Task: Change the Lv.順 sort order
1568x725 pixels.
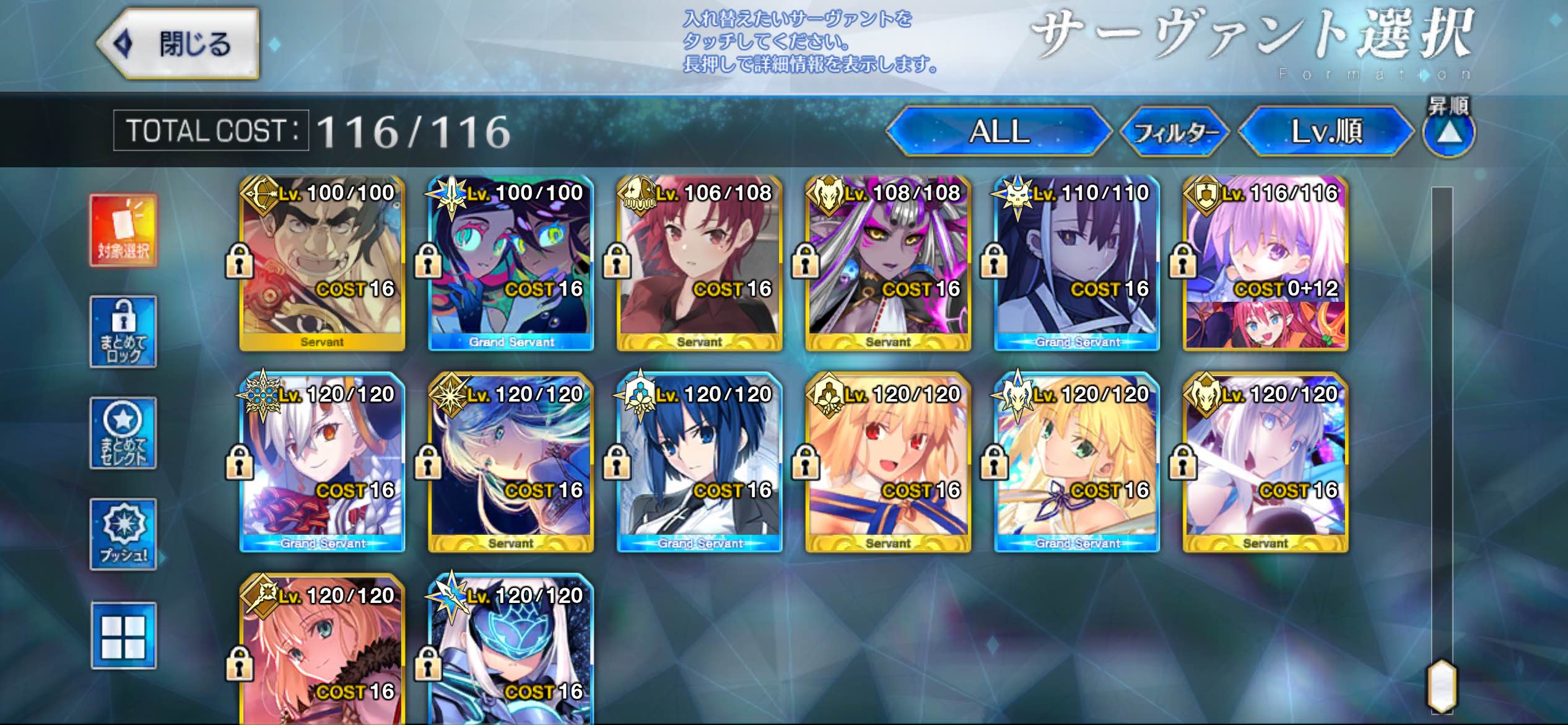Action: 1326,131
